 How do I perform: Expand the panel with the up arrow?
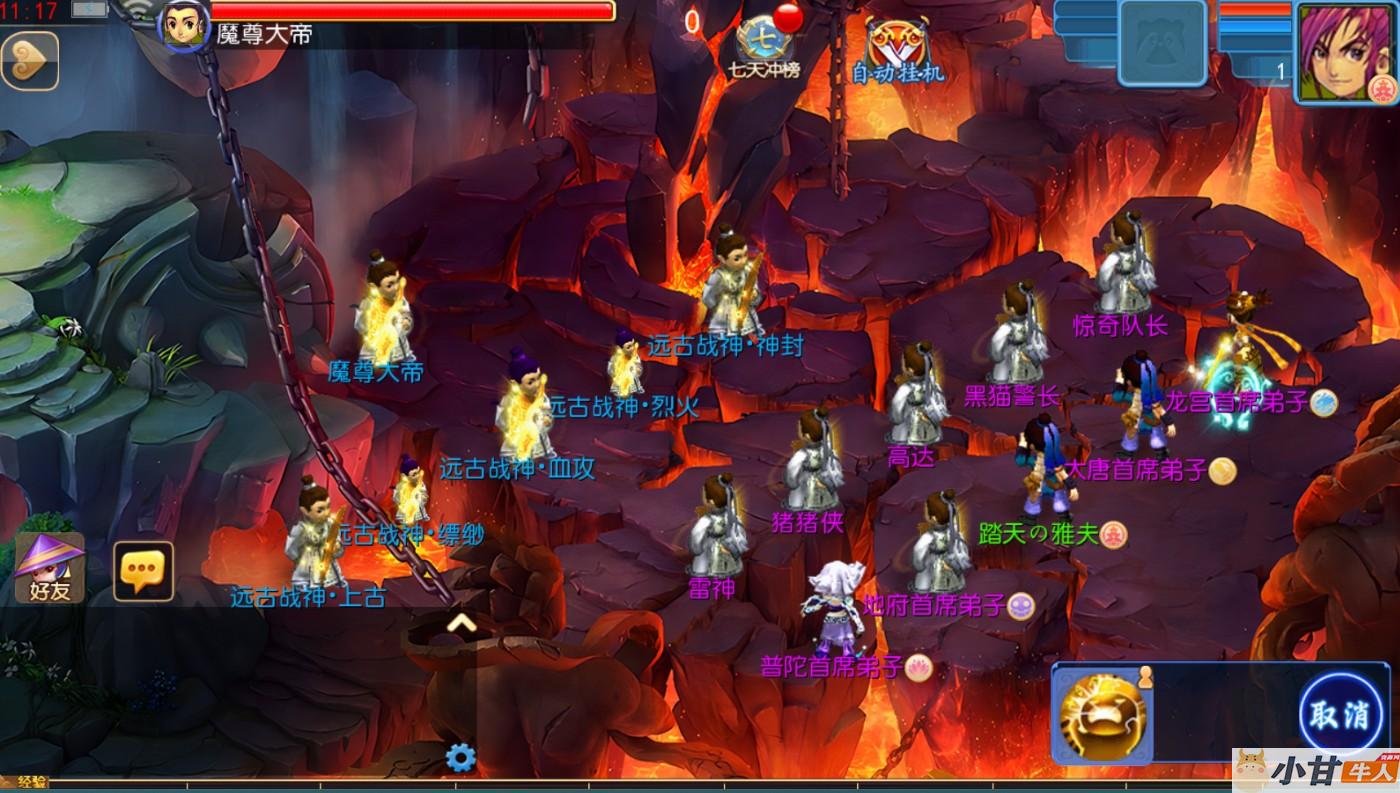[460, 624]
